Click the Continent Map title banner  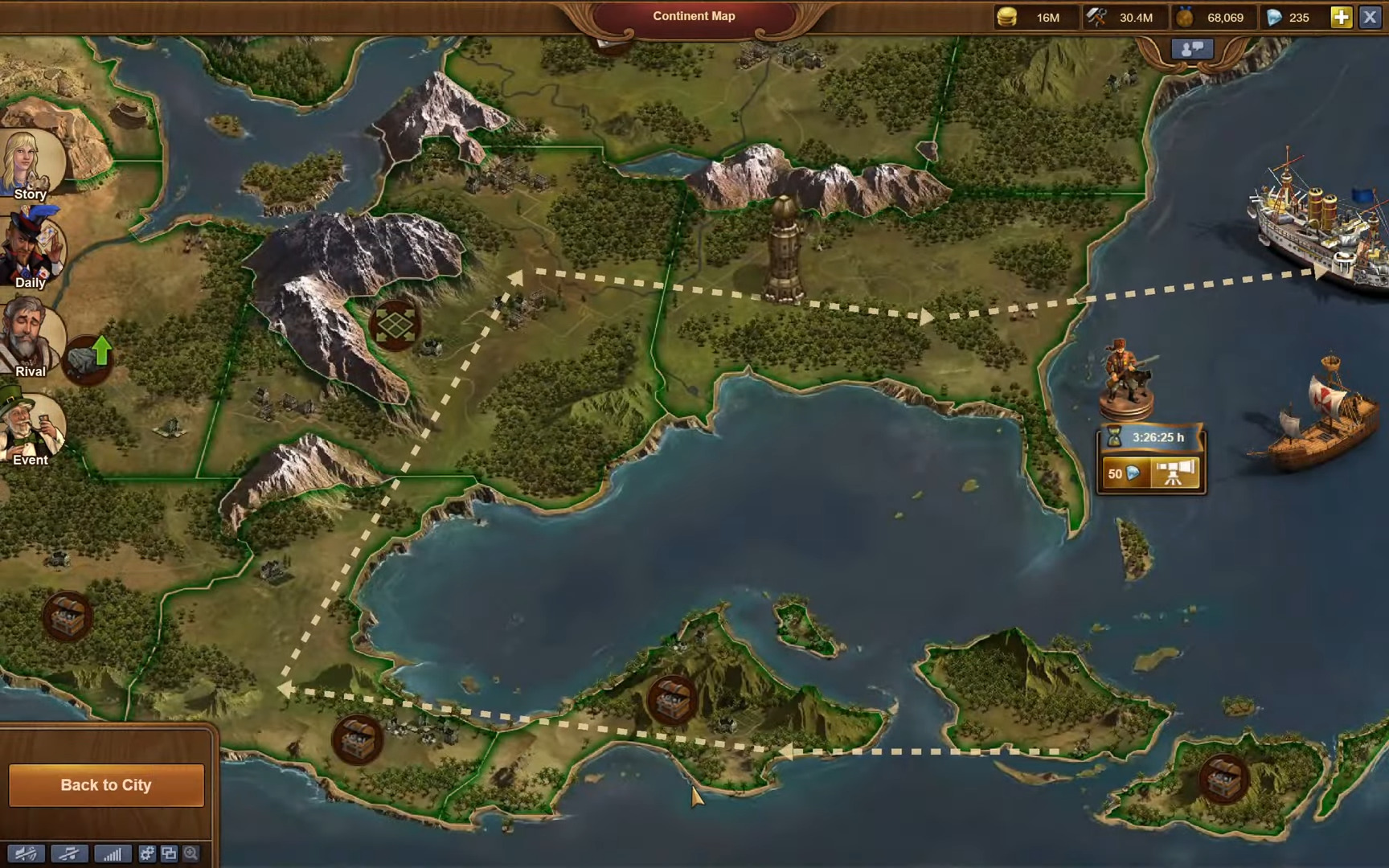pyautogui.click(x=694, y=16)
